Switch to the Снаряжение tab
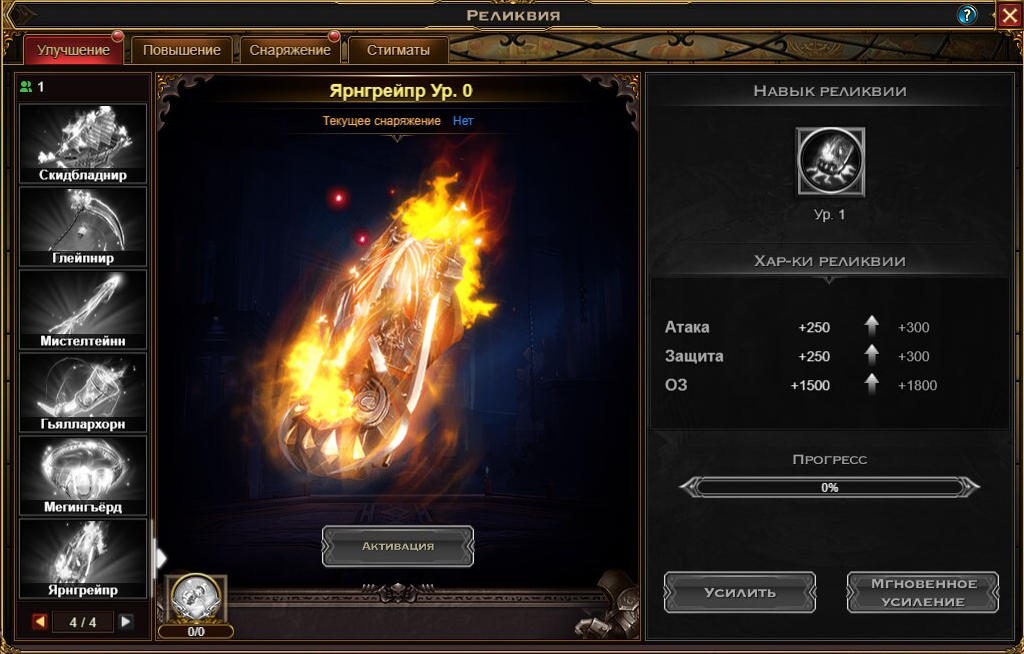Screen dimensions: 1024x654 pyautogui.click(x=289, y=50)
